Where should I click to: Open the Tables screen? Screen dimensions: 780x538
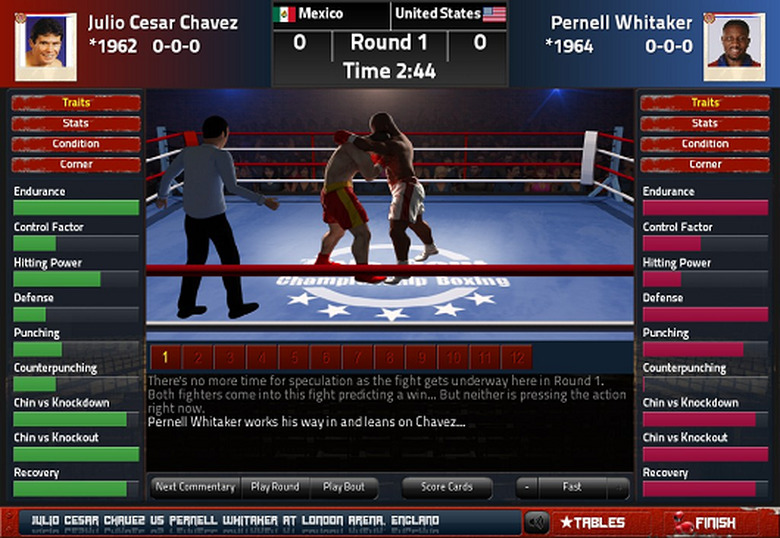tap(592, 522)
